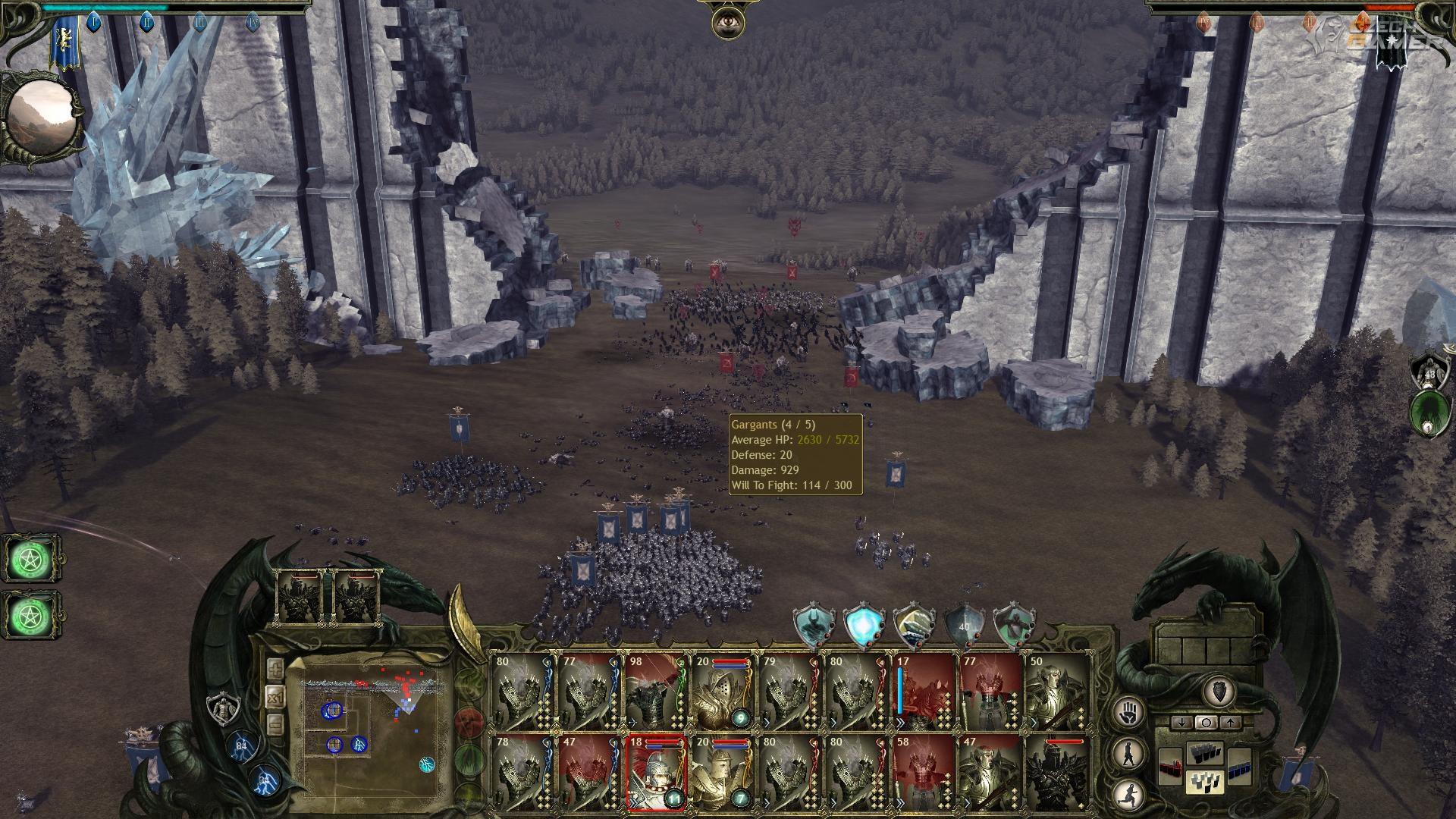The height and width of the screenshot is (819, 1456).
Task: Choose the loose scattered formation
Action: pyautogui.click(x=1205, y=783)
